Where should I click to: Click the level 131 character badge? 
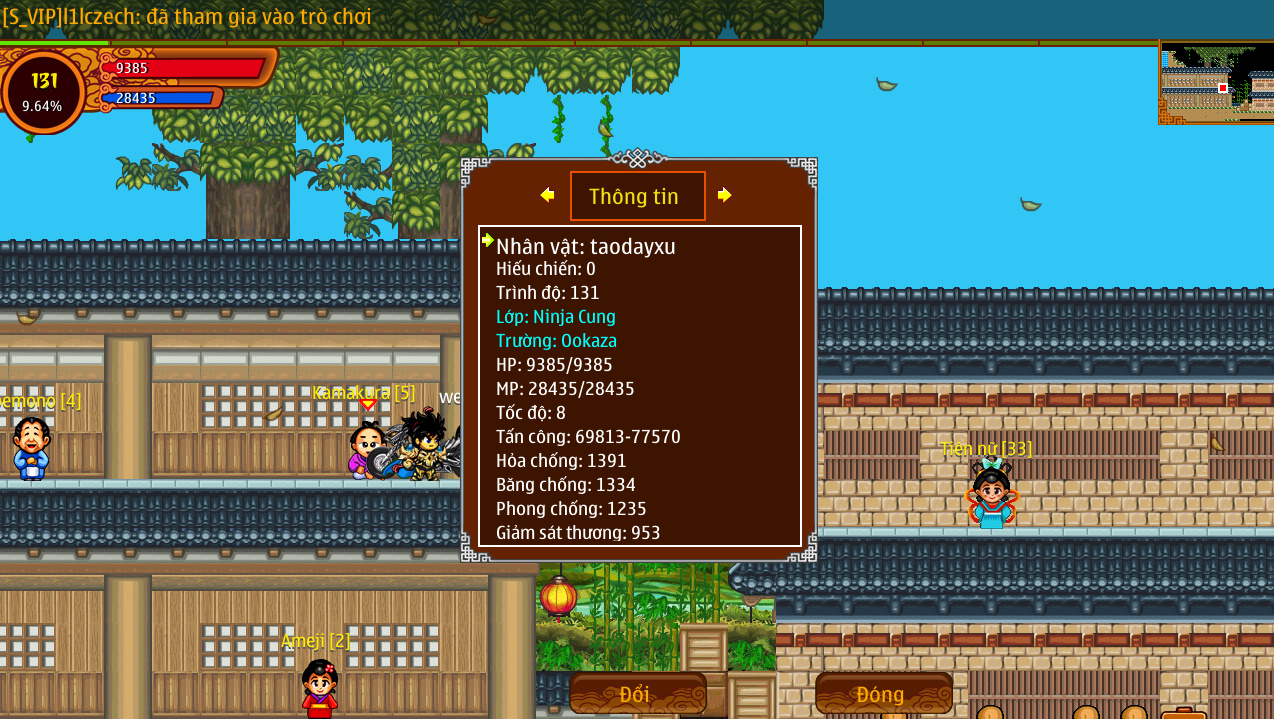coord(43,91)
